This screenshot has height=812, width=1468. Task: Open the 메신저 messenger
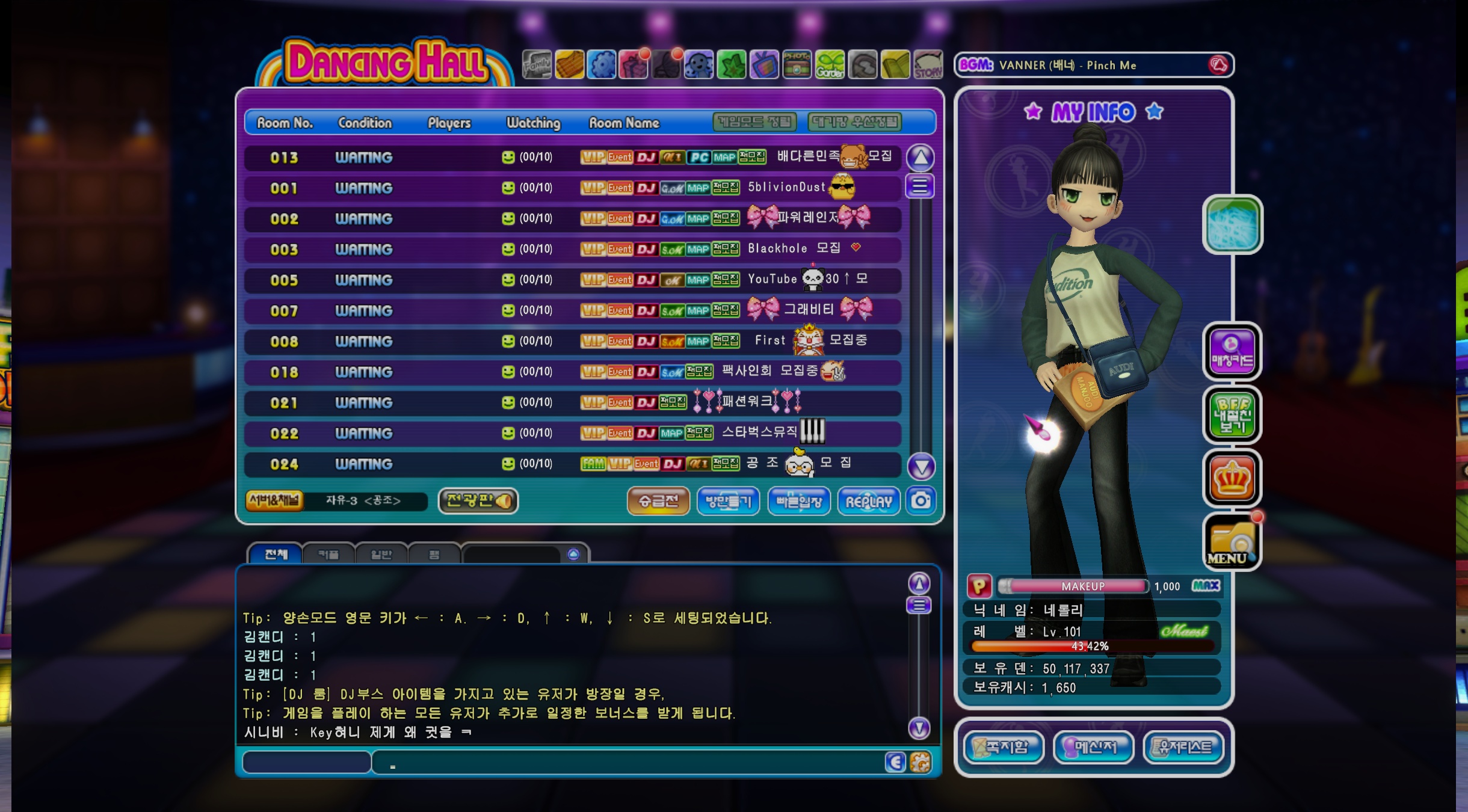[1094, 747]
